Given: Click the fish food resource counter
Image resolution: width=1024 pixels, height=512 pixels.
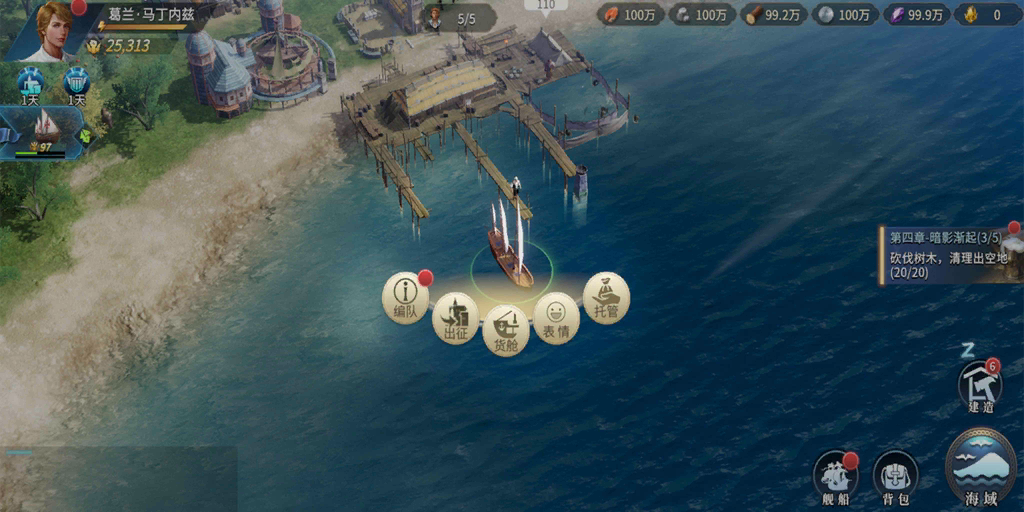Looking at the screenshot, I should (x=627, y=14).
